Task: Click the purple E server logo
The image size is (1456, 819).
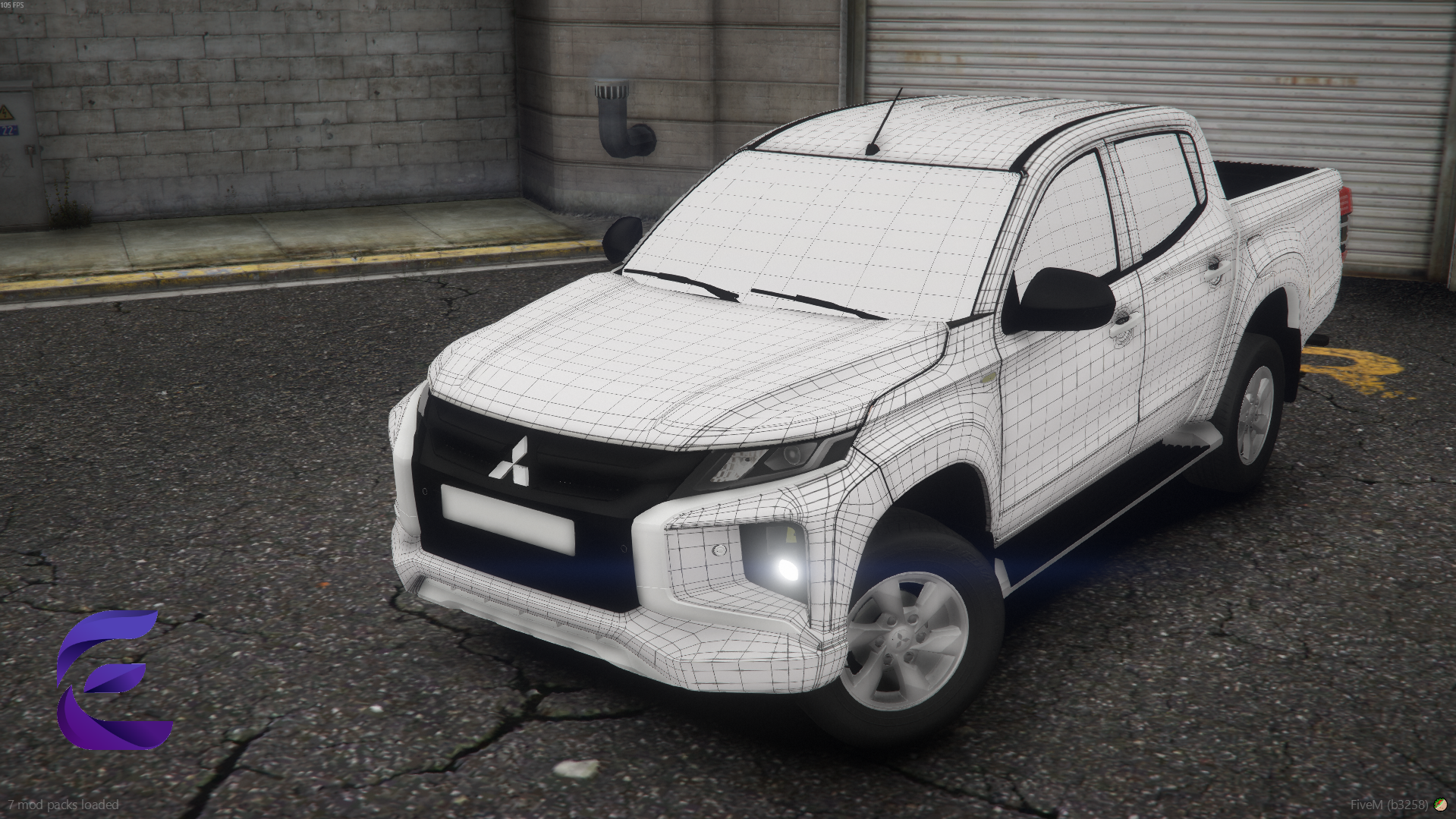Action: click(112, 679)
